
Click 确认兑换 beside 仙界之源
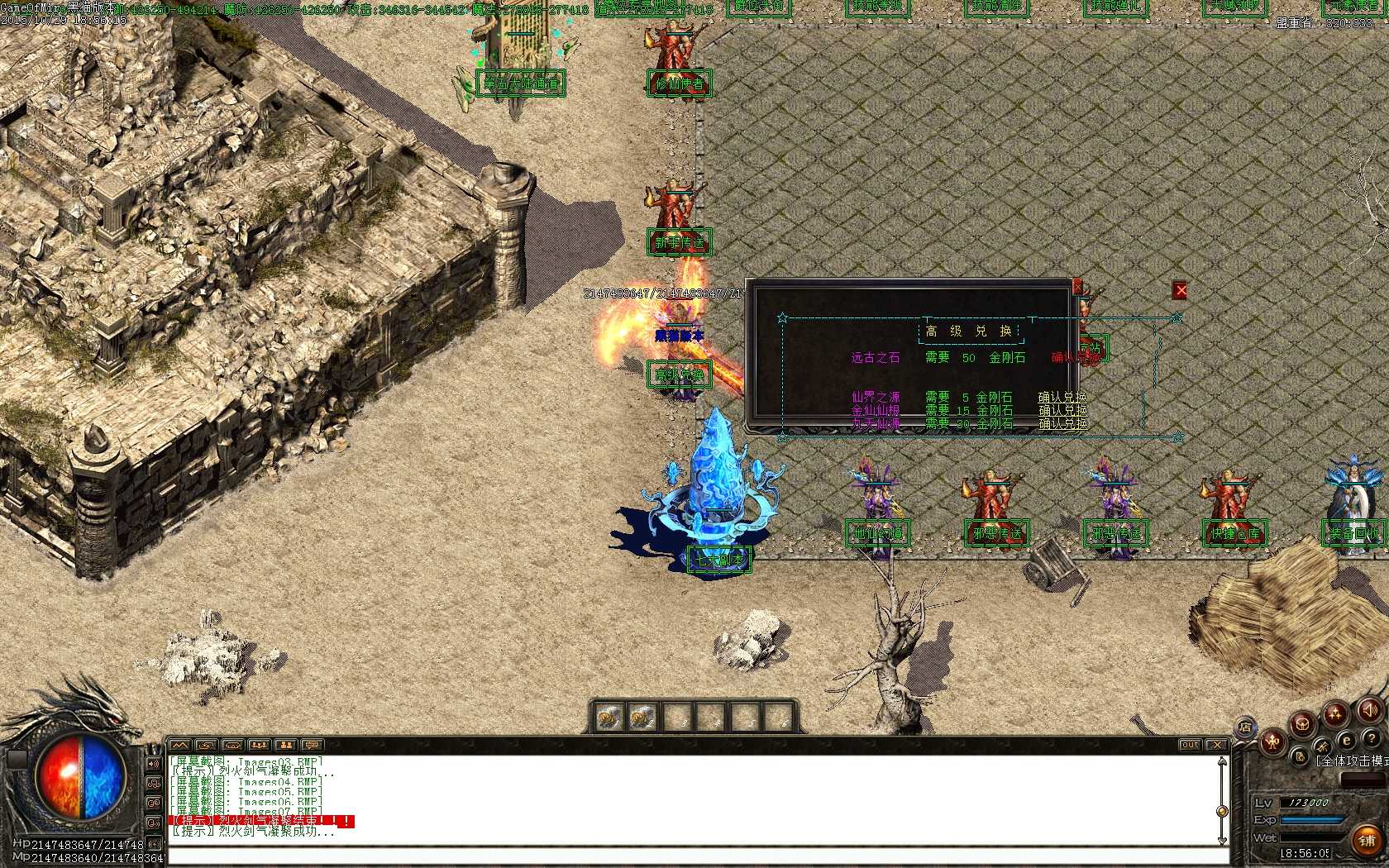1061,397
